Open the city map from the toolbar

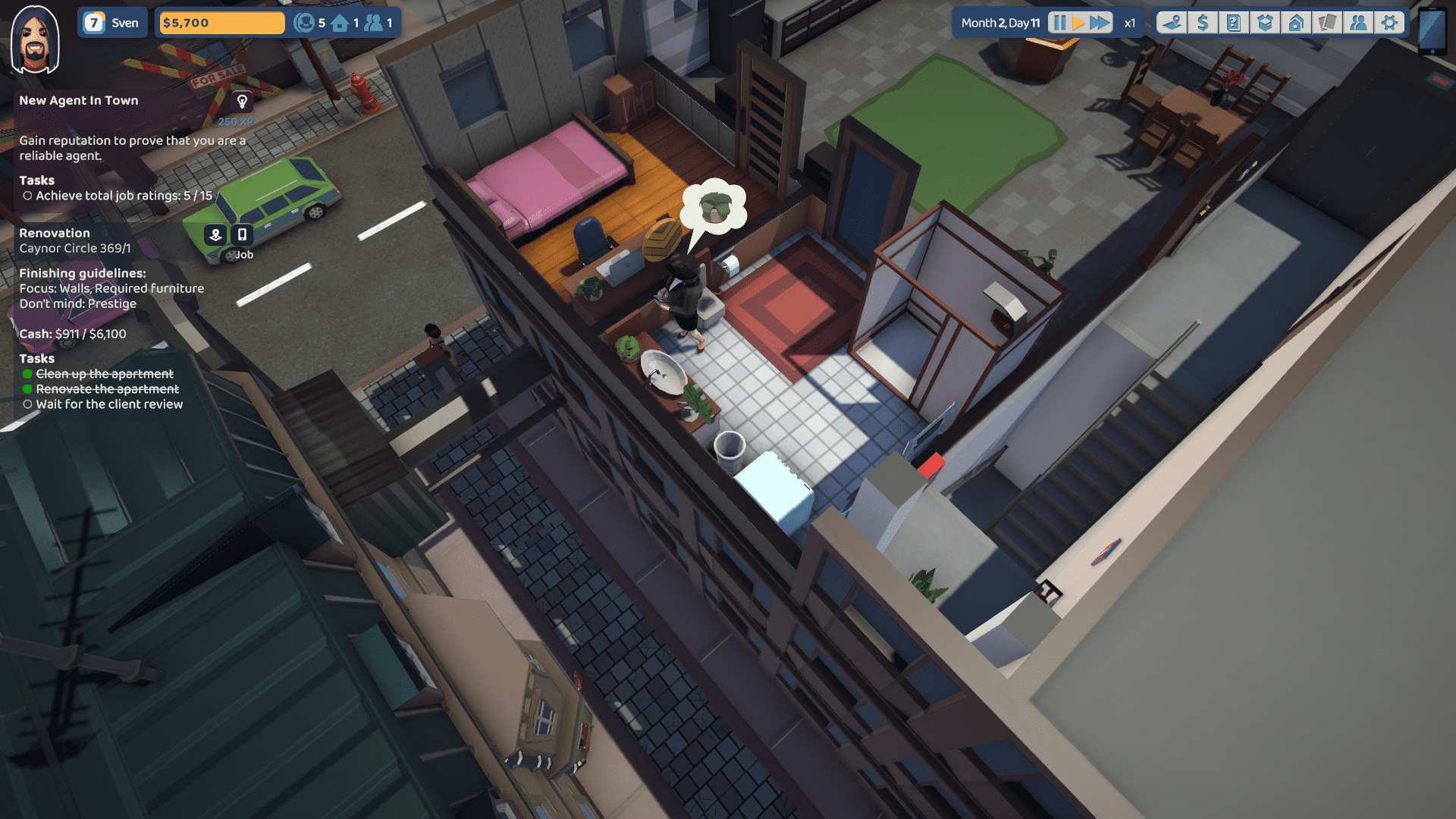[x=1172, y=23]
